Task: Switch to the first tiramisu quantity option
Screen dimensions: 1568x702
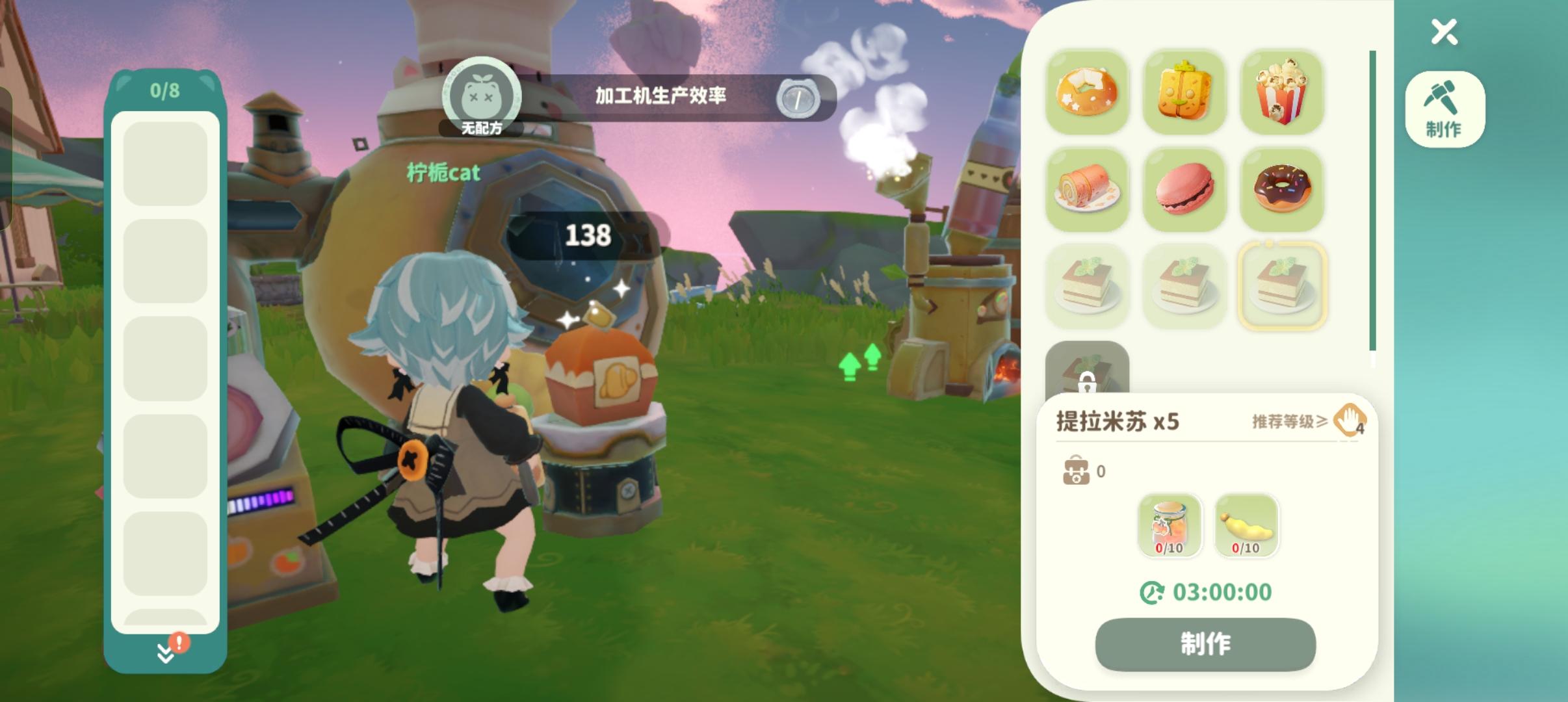Action: coord(1088,286)
